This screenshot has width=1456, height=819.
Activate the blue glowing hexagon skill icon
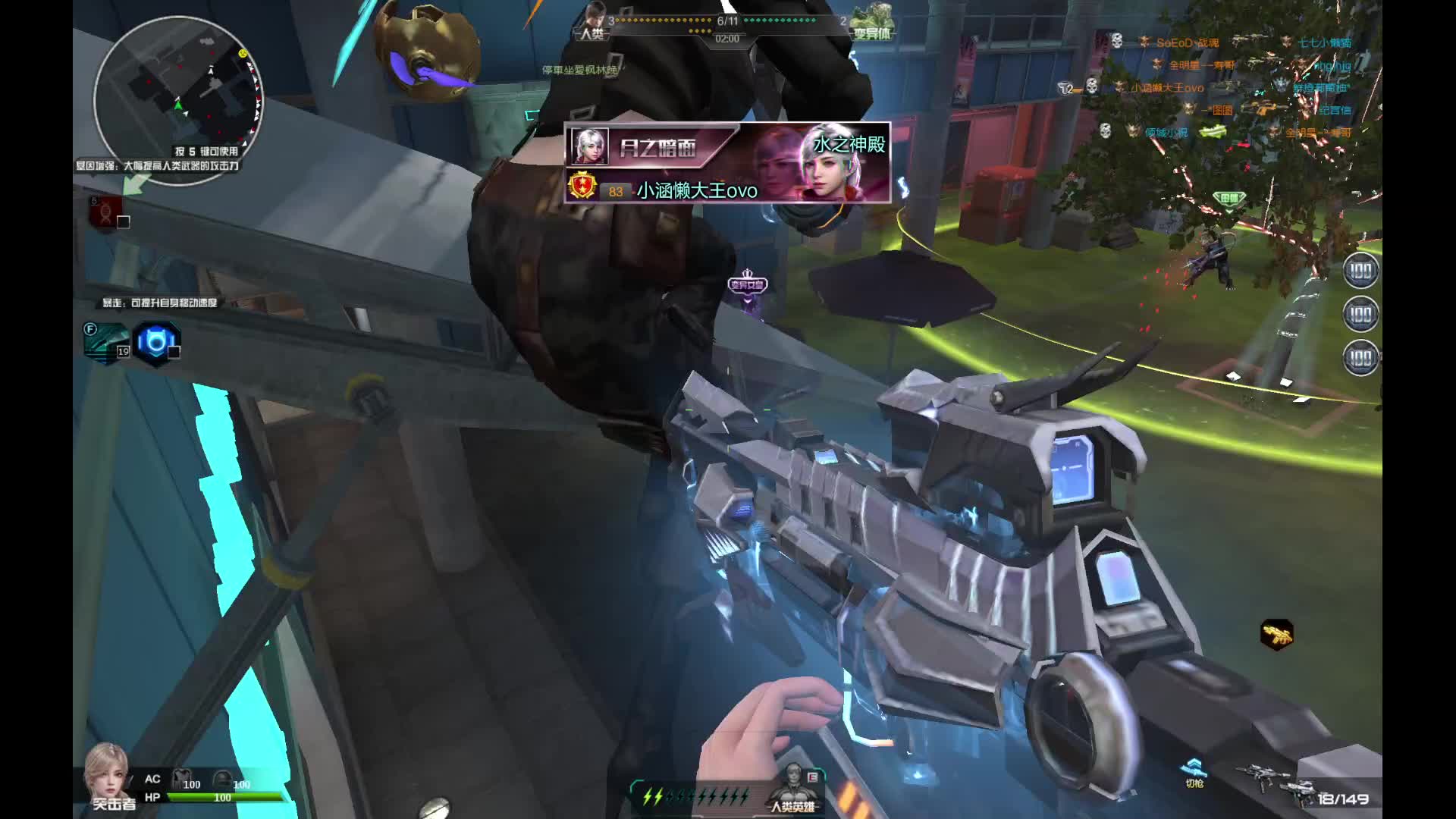(156, 343)
